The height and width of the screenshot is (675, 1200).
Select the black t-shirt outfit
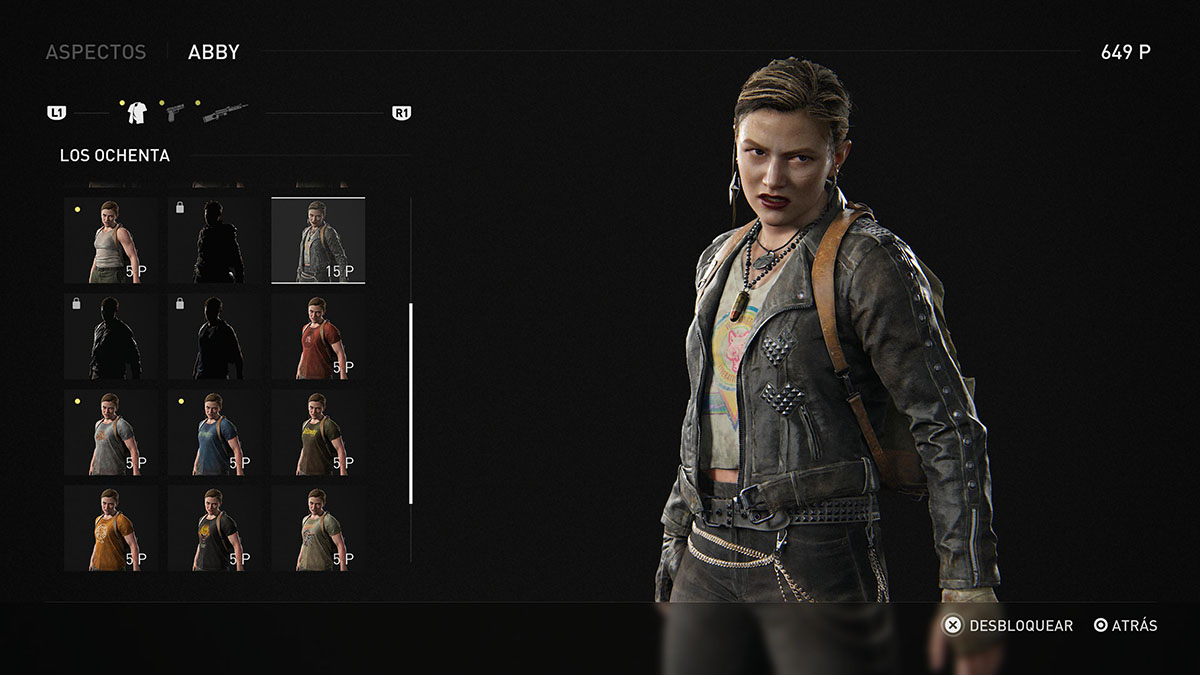214,527
